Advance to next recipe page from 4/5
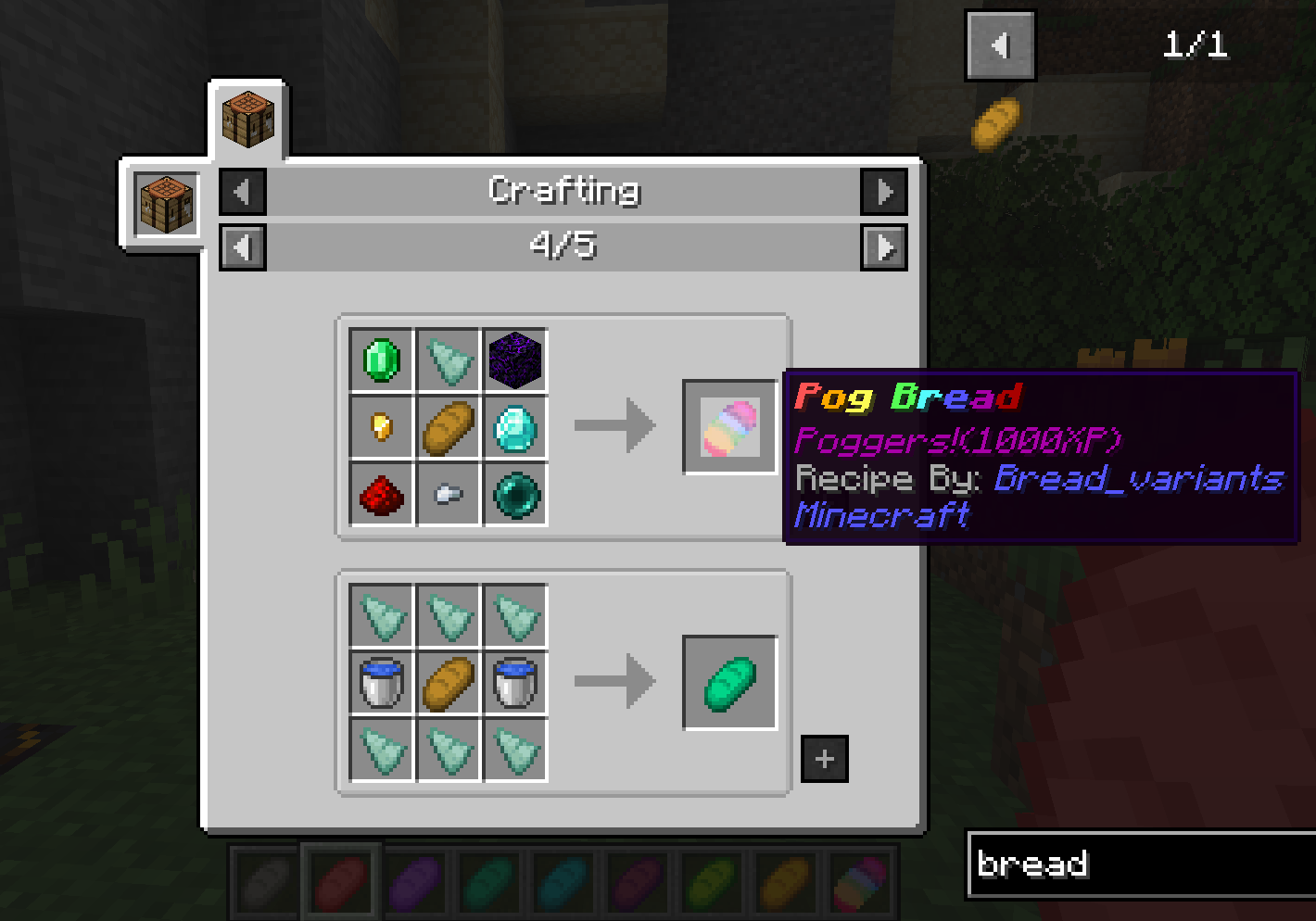The height and width of the screenshot is (921, 1316). click(884, 247)
